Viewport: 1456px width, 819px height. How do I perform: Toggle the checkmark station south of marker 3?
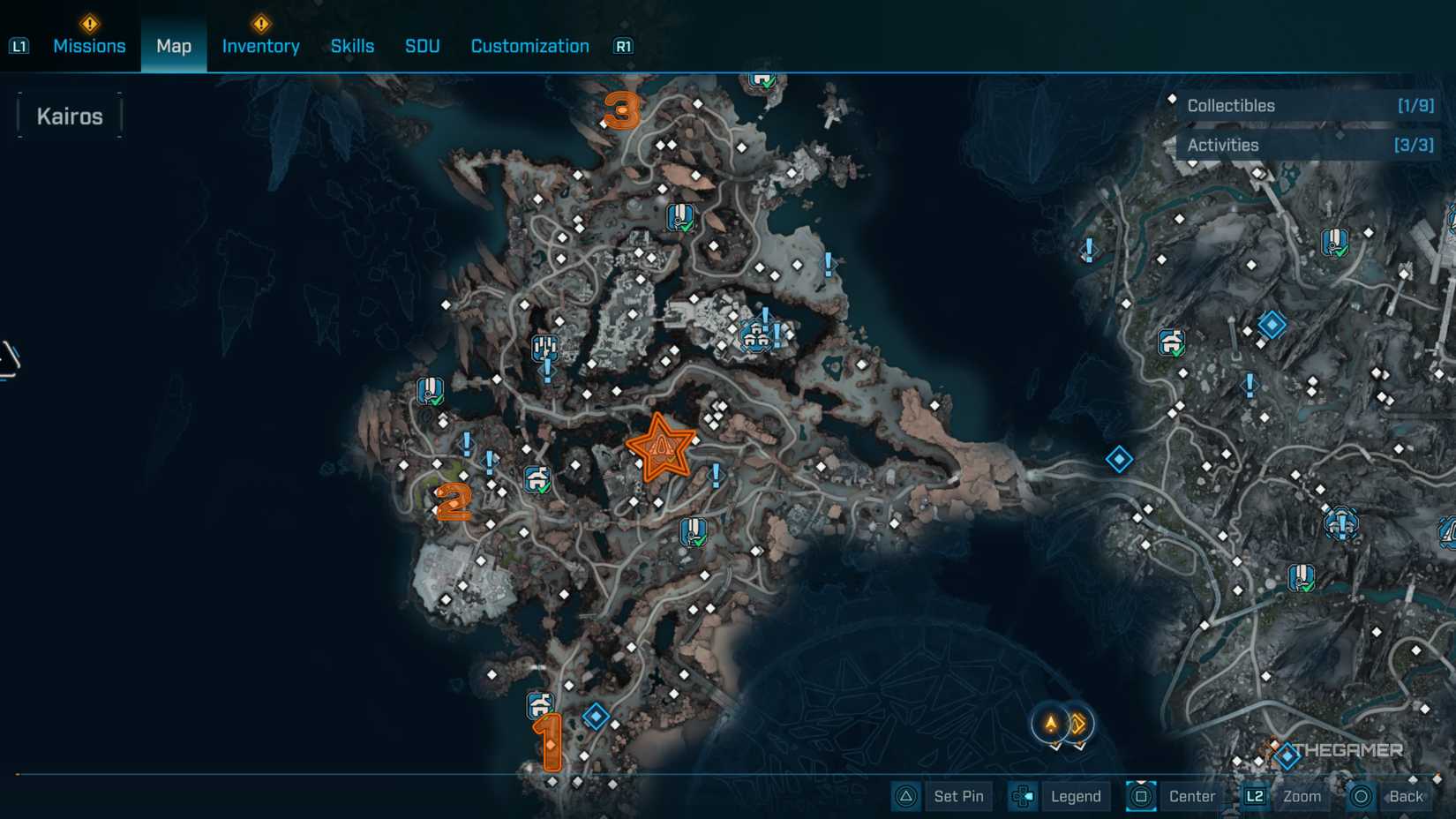(679, 215)
